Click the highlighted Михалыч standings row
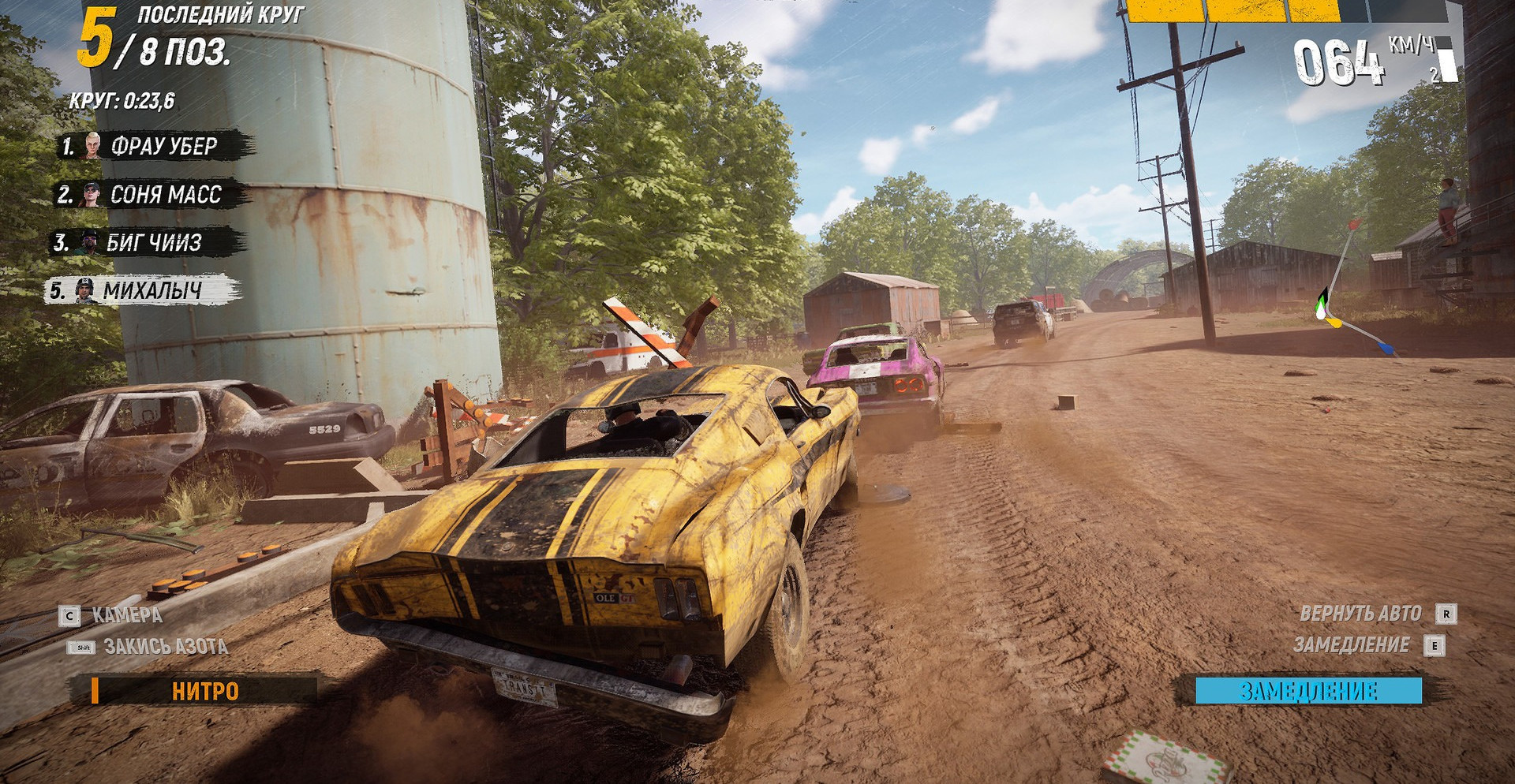The width and height of the screenshot is (1515, 784). [142, 291]
